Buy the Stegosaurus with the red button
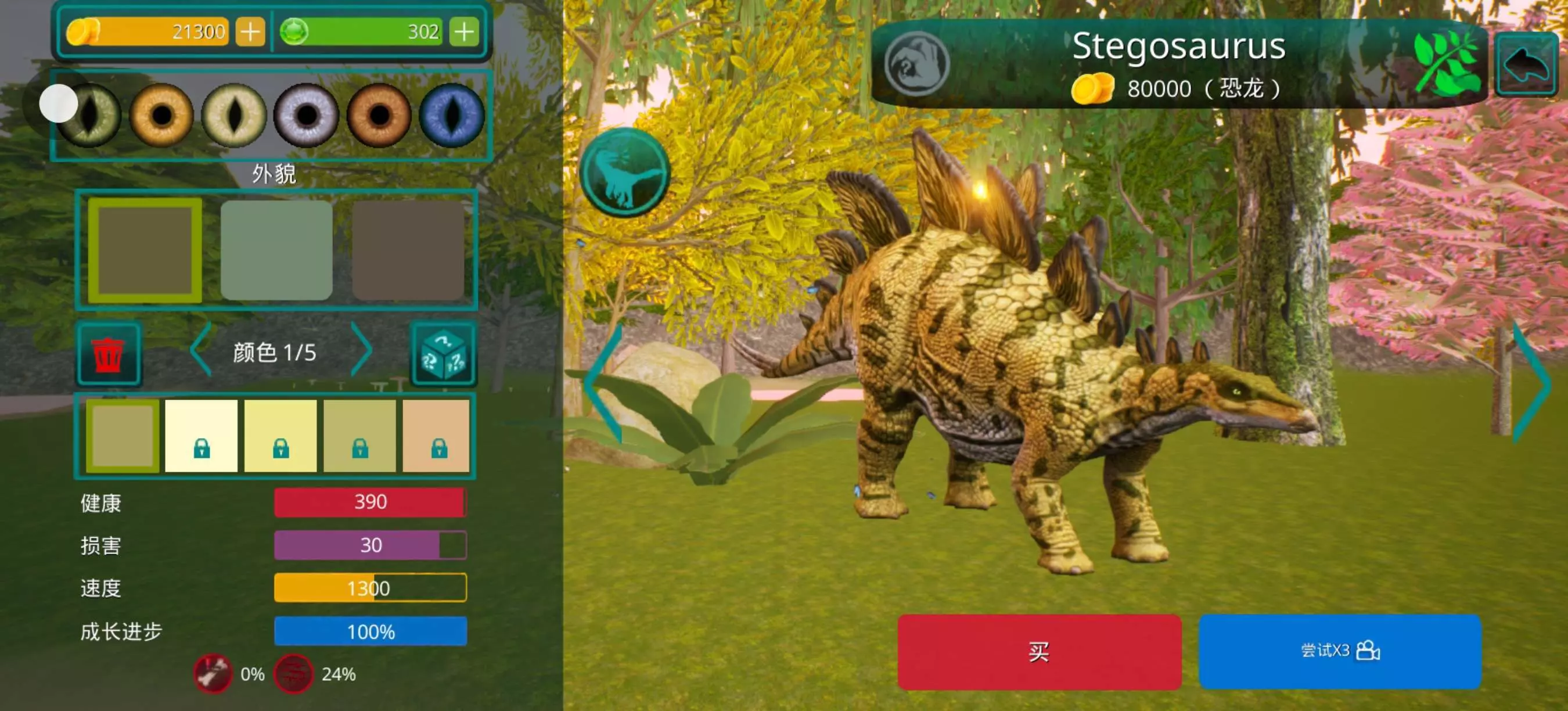1568x711 pixels. coord(1039,651)
